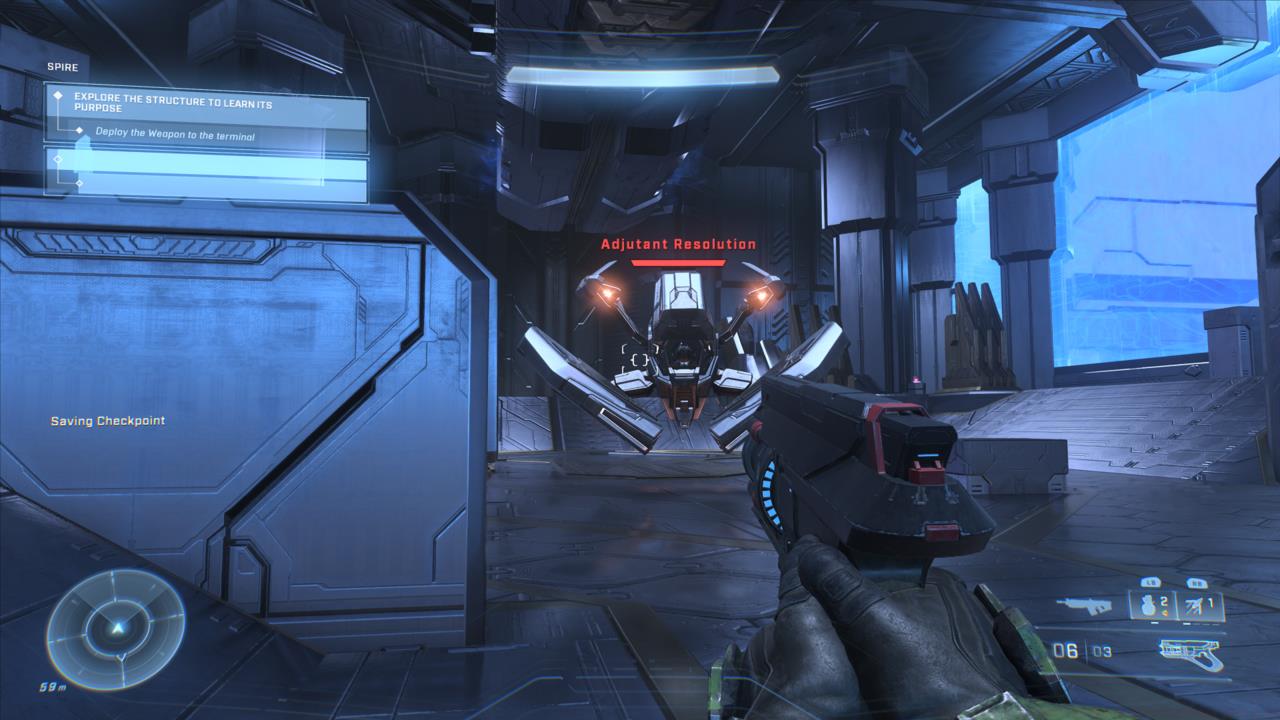The width and height of the screenshot is (1280, 720).
Task: Select the frag grenade slot
Action: pos(1150,605)
